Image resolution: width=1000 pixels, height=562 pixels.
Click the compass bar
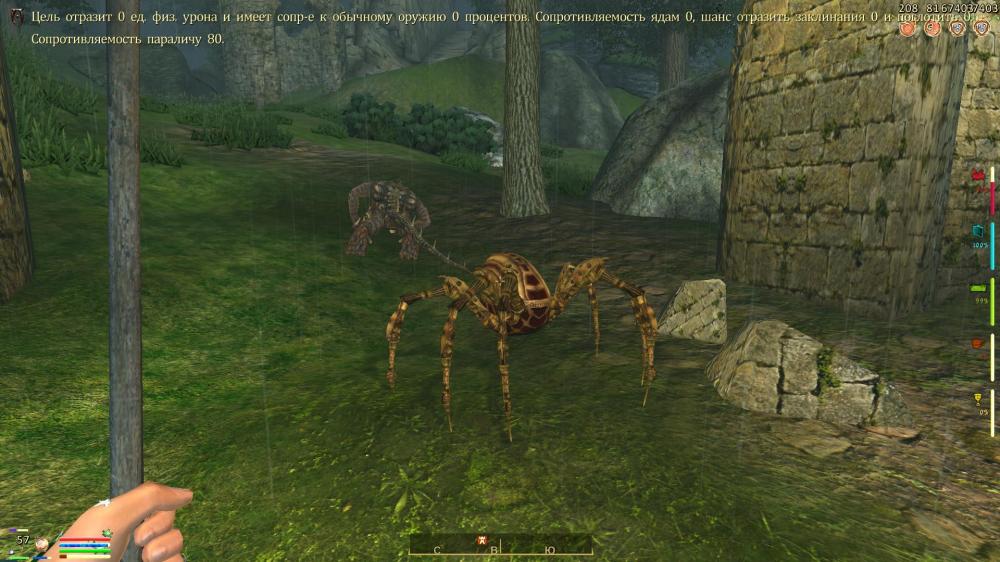(500, 546)
